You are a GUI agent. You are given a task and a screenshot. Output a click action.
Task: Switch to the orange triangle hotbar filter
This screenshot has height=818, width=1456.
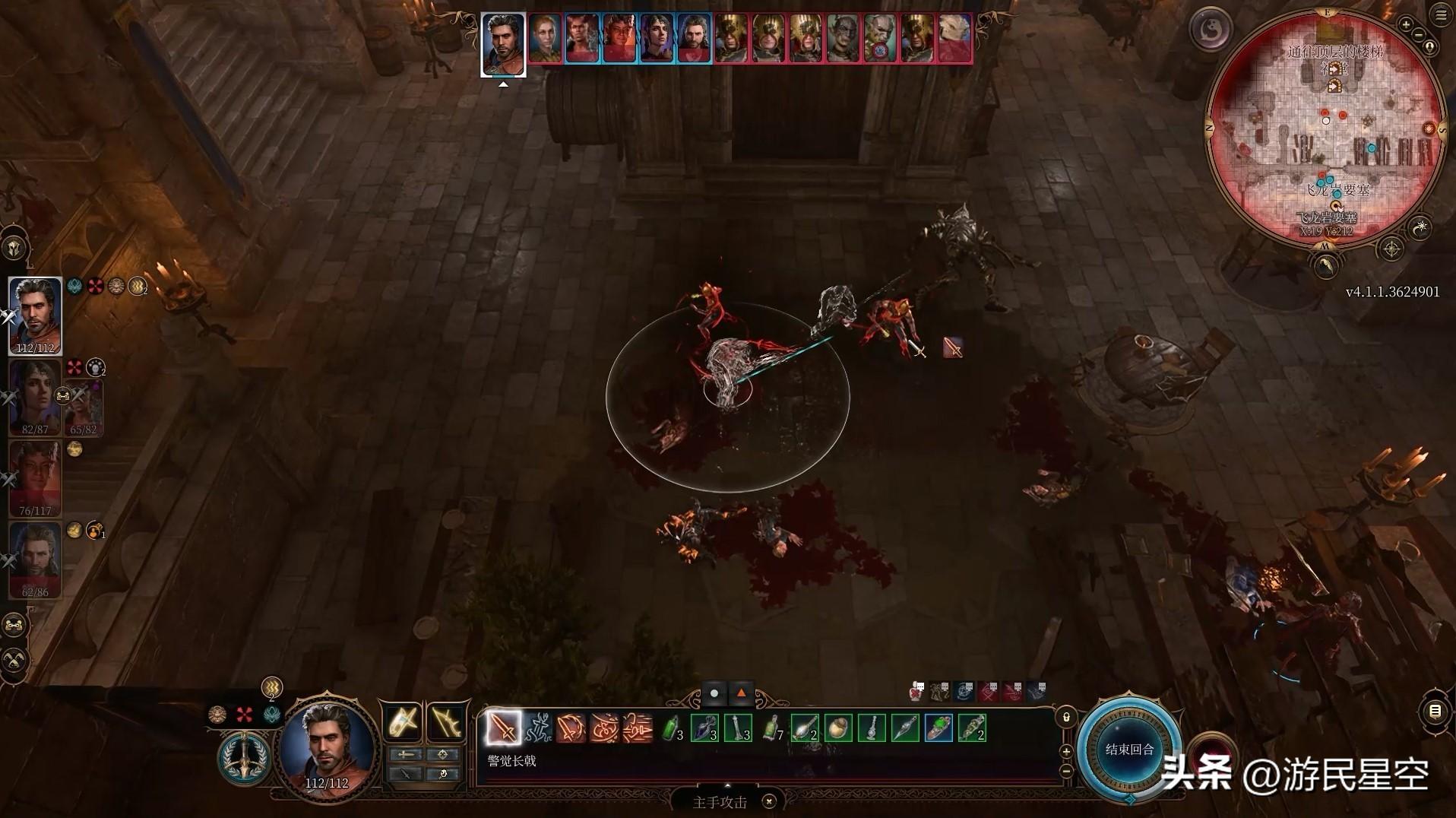coord(741,693)
